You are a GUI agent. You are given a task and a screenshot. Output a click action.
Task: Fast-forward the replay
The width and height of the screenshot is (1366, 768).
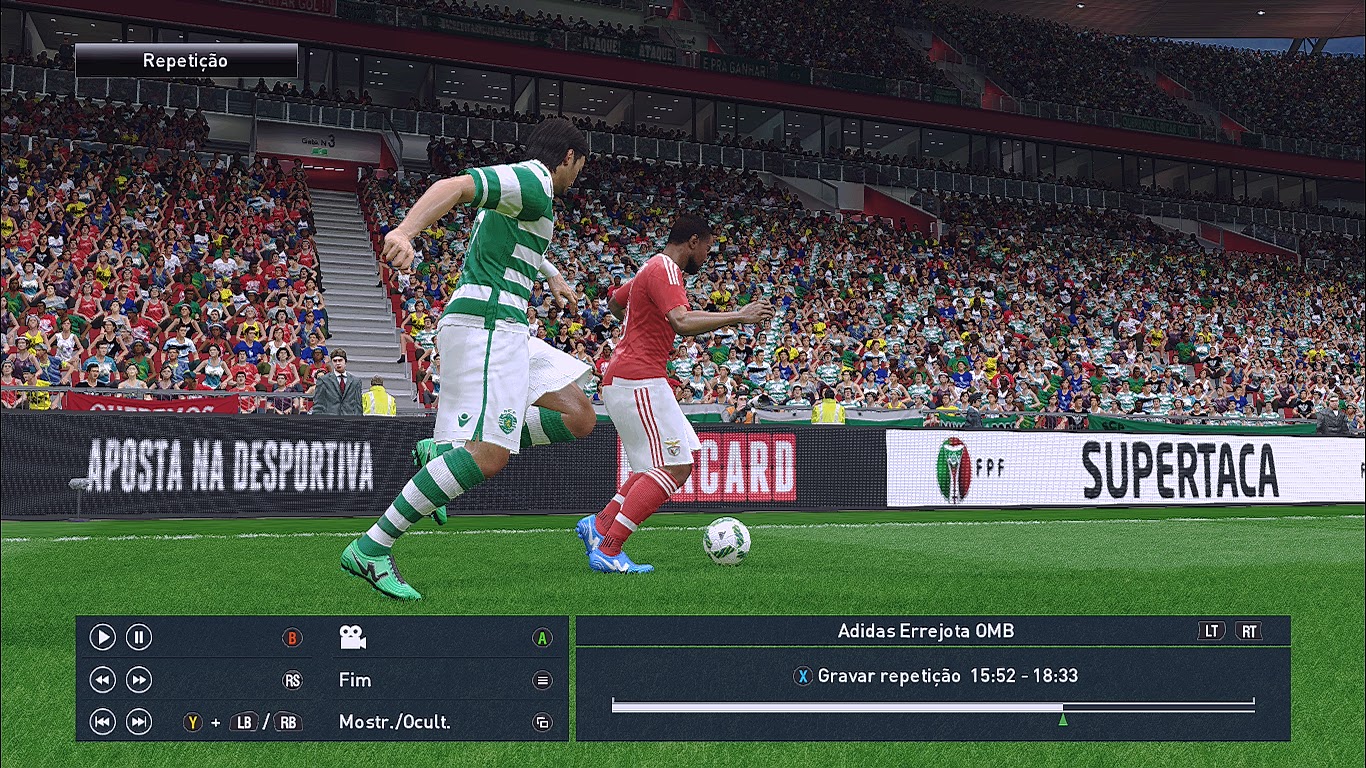[139, 680]
